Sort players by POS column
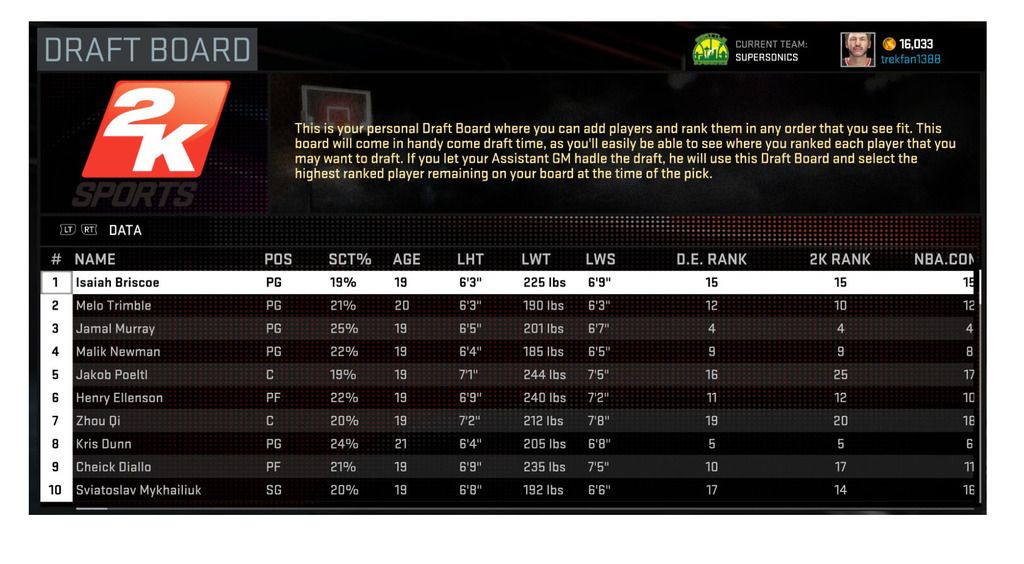Image resolution: width=1024 pixels, height=564 pixels. point(278,259)
